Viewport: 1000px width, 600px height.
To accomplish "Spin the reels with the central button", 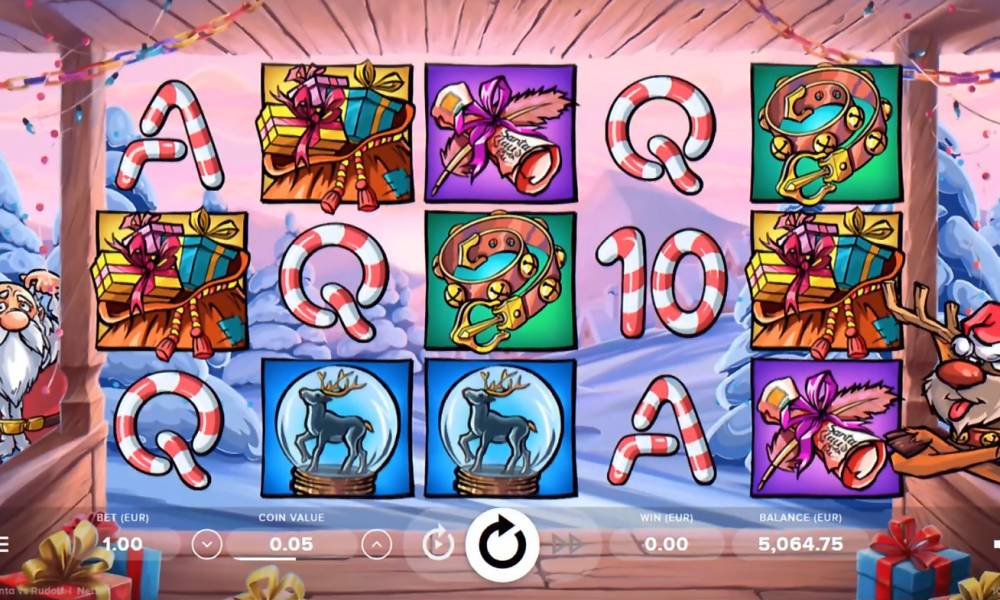I will [501, 545].
